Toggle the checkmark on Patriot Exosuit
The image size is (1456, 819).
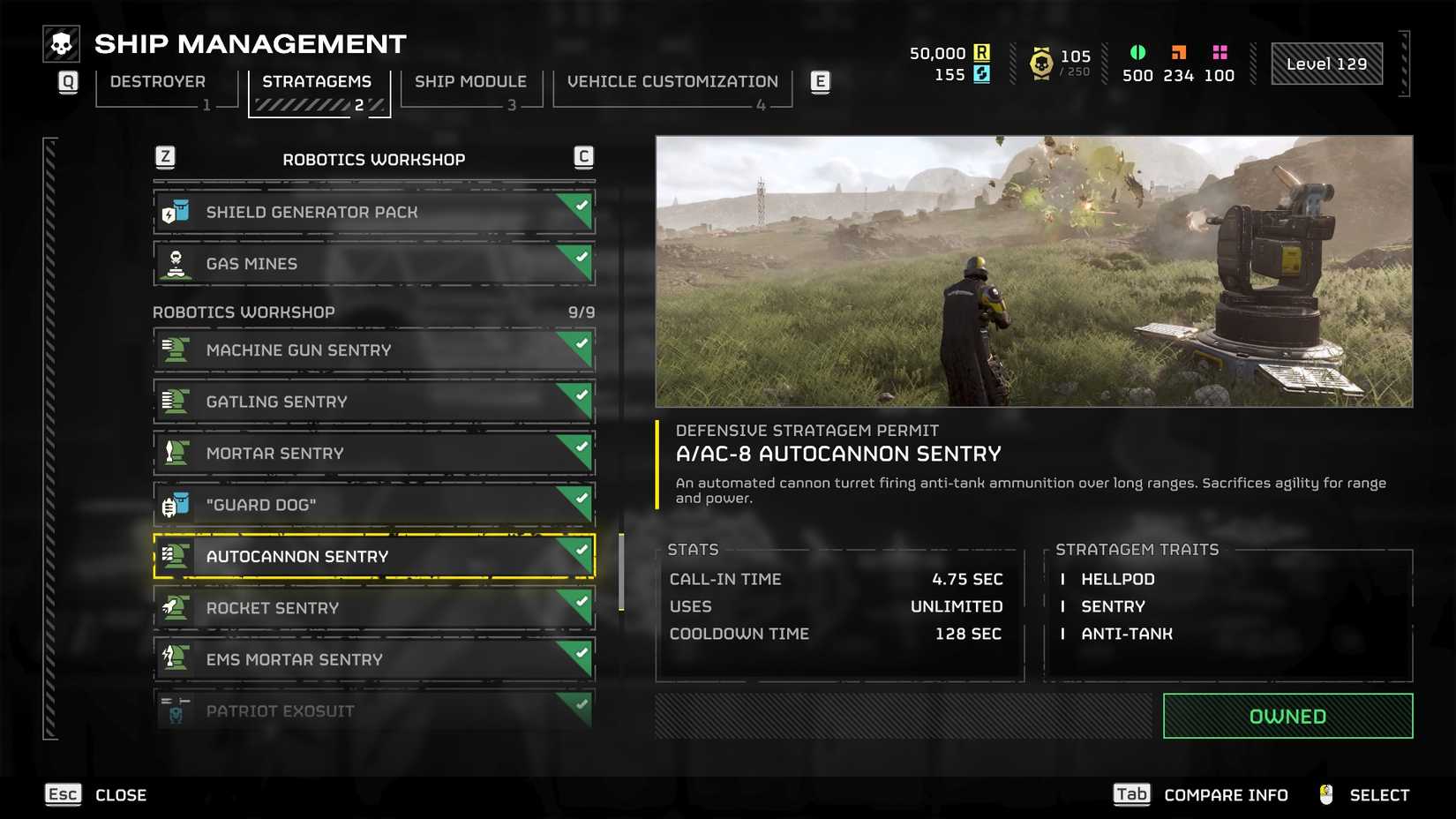(x=580, y=703)
